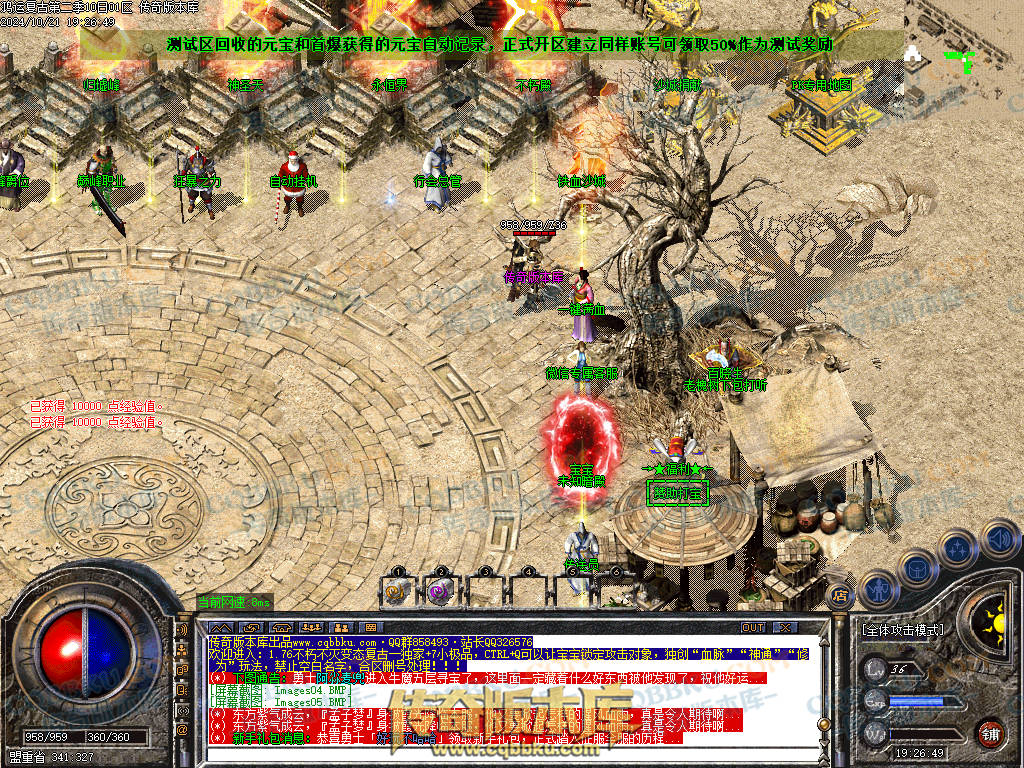Viewport: 1024px width, 768px height.
Task: Click the mountain icon in the chat toolbar
Action: [x=223, y=628]
